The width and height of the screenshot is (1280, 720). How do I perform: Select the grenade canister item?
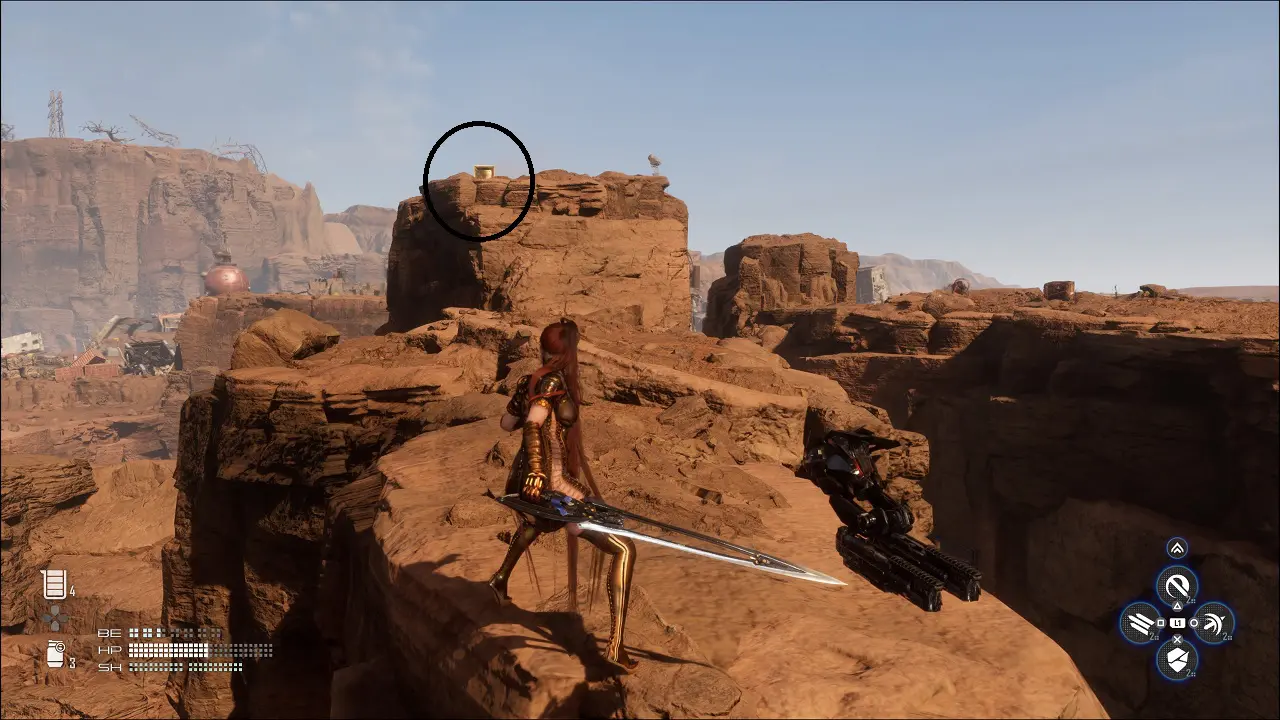click(x=55, y=654)
